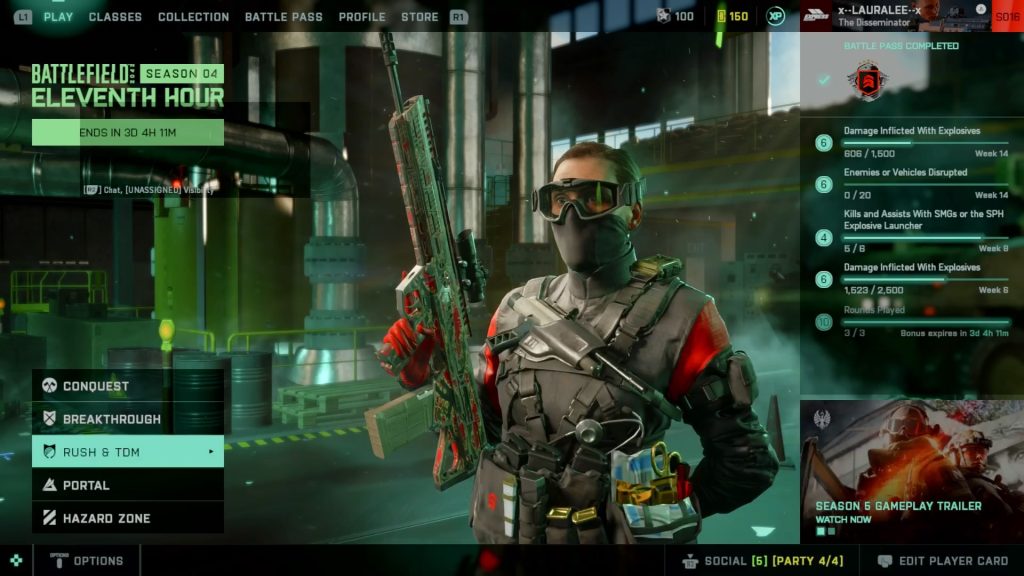This screenshot has width=1024, height=576.
Task: Open the Profile tab
Action: click(362, 17)
